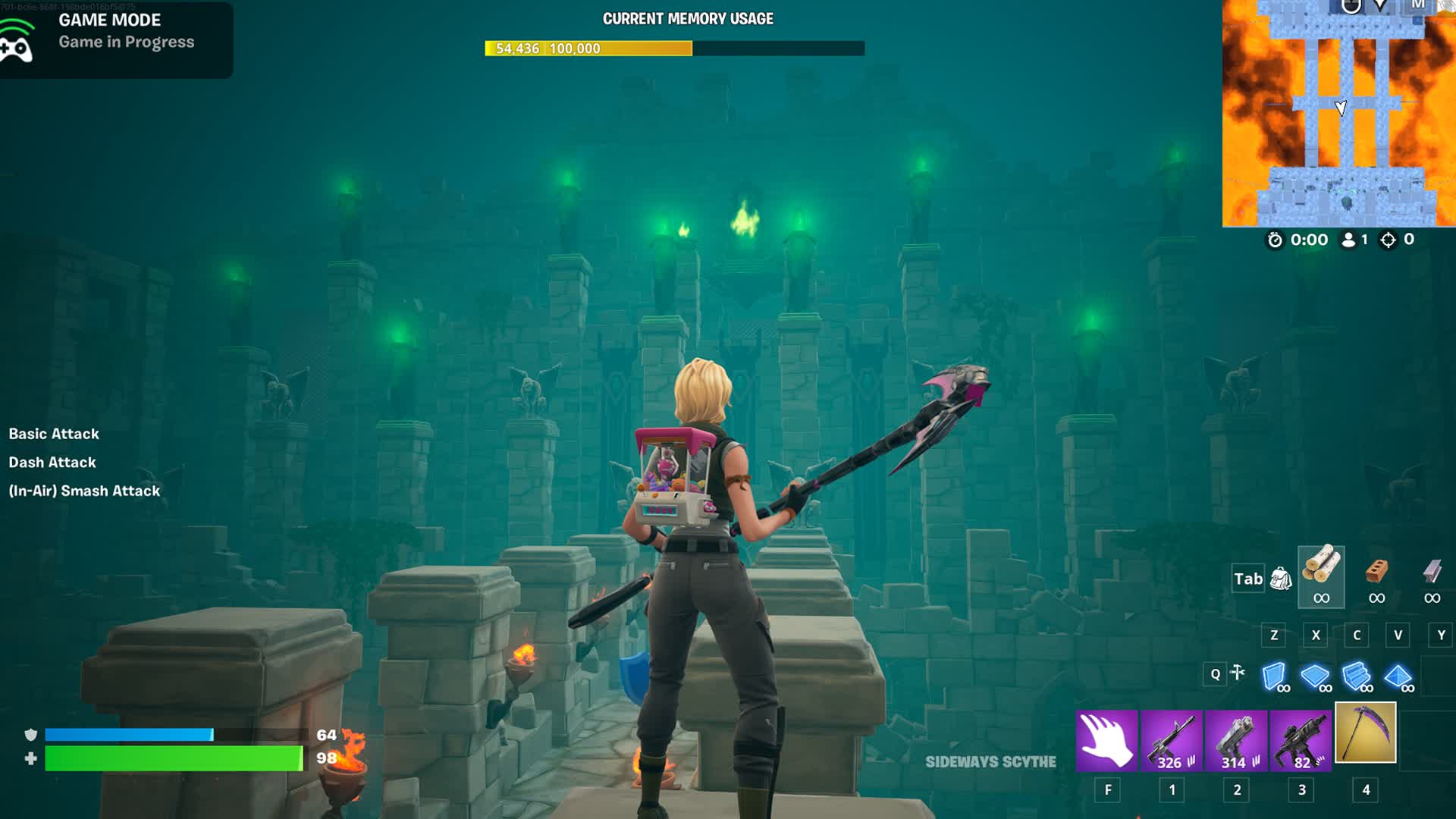
Task: Click the minimap
Action: point(1338,114)
